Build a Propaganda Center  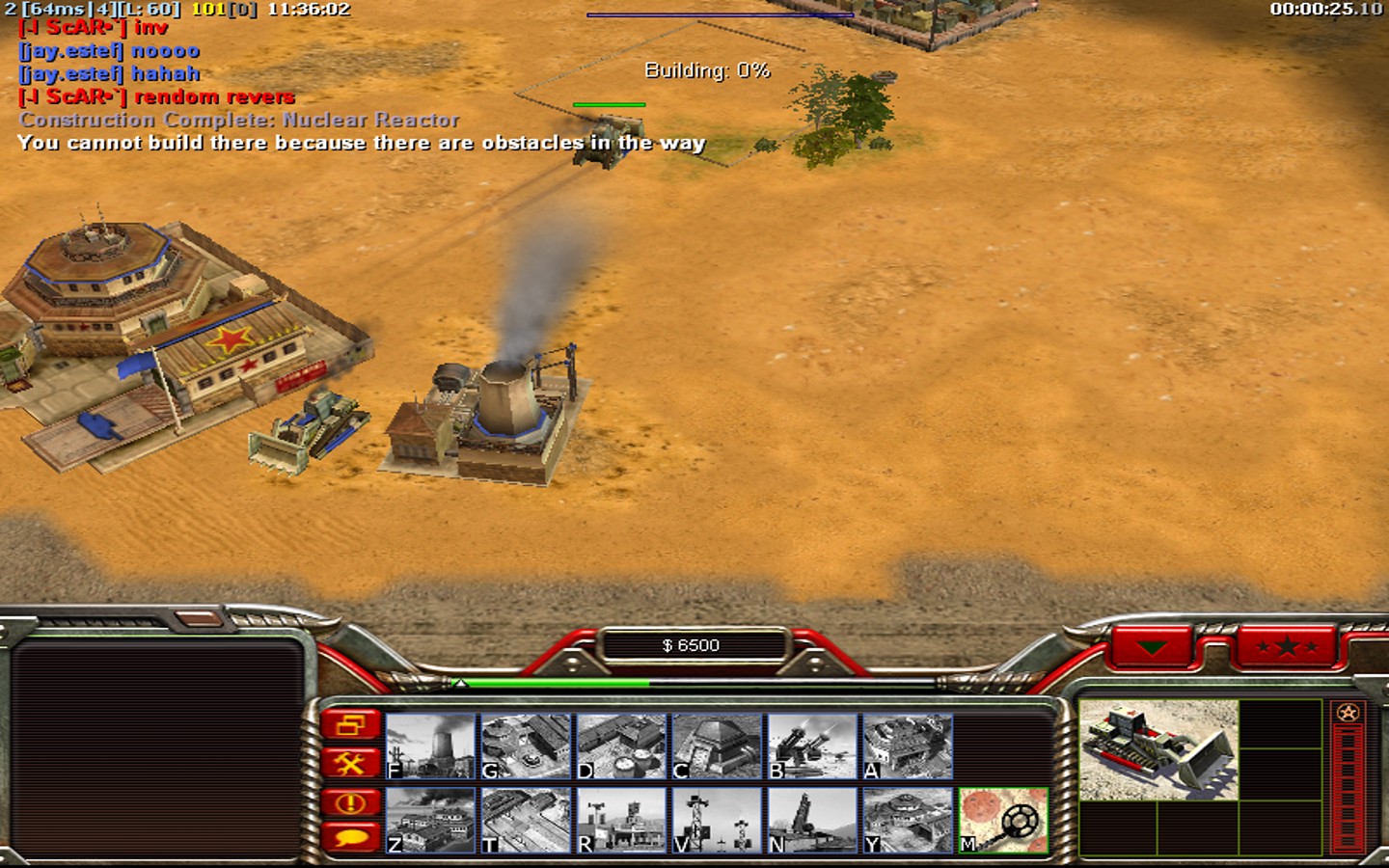(430, 820)
